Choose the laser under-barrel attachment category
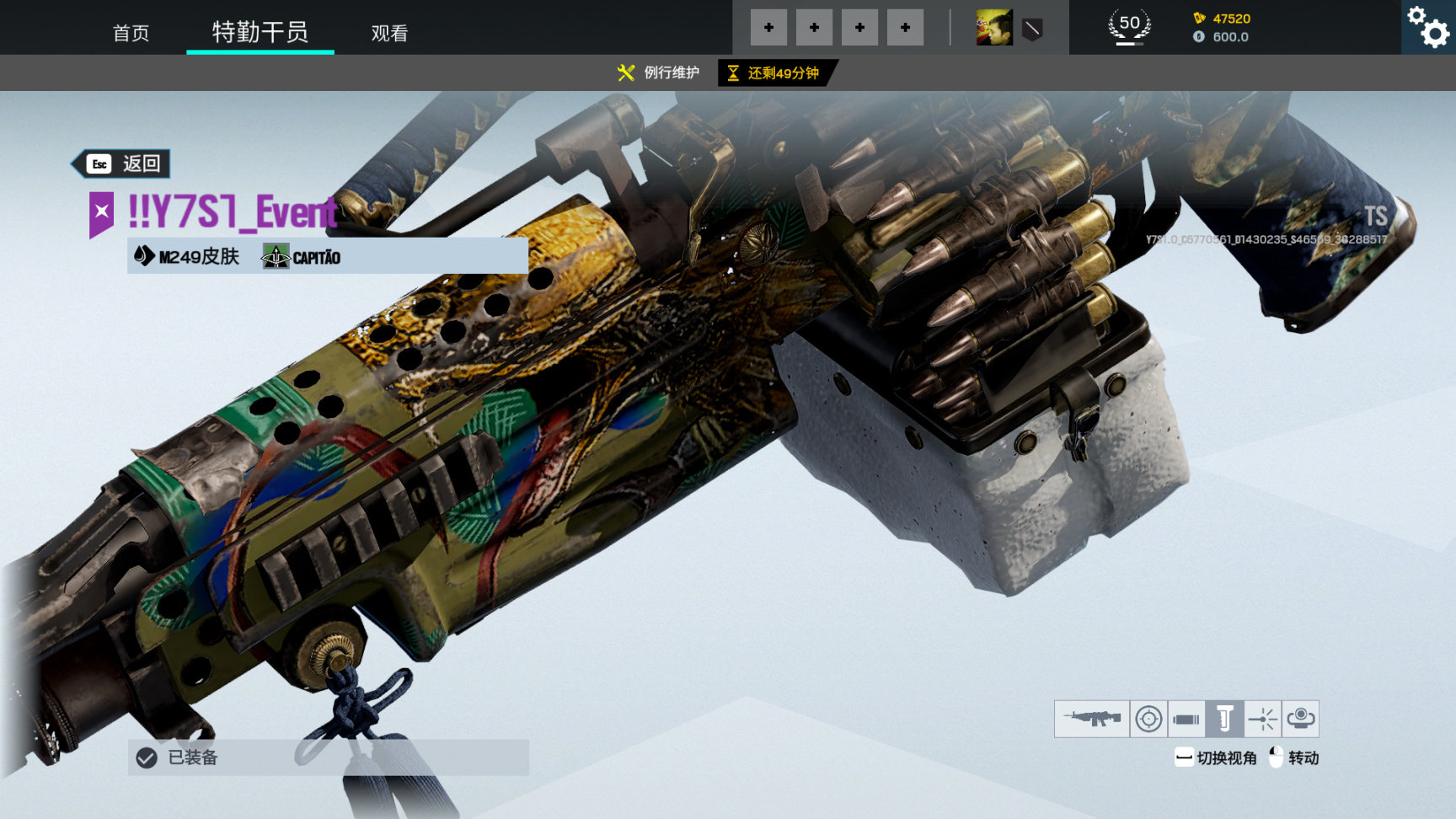Image resolution: width=1456 pixels, height=819 pixels. 1262,719
